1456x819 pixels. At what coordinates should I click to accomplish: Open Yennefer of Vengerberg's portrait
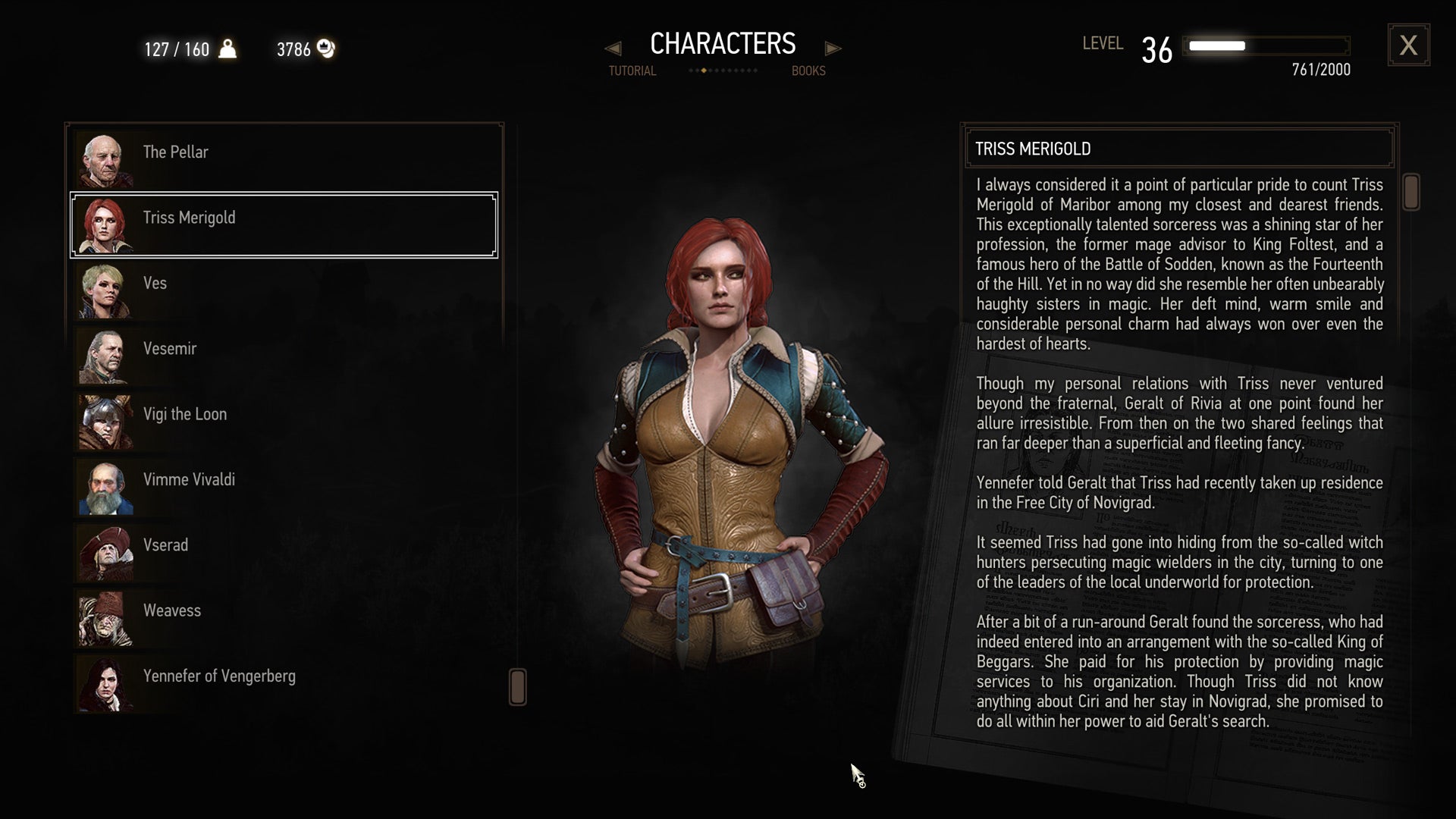(106, 682)
